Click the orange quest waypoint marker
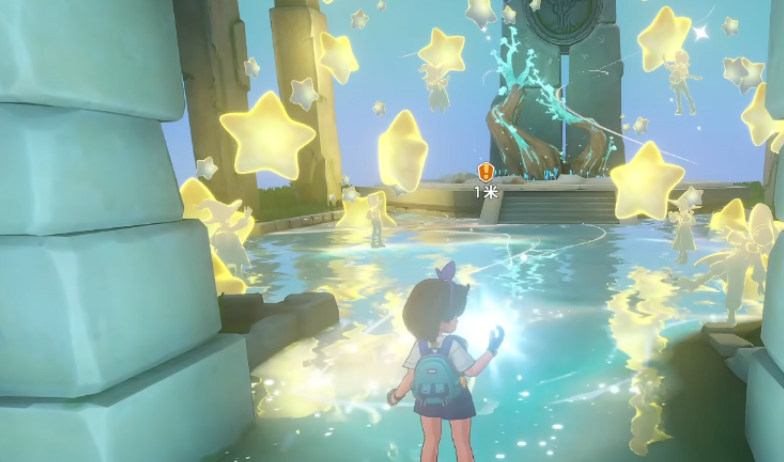The height and width of the screenshot is (462, 784). 486,172
